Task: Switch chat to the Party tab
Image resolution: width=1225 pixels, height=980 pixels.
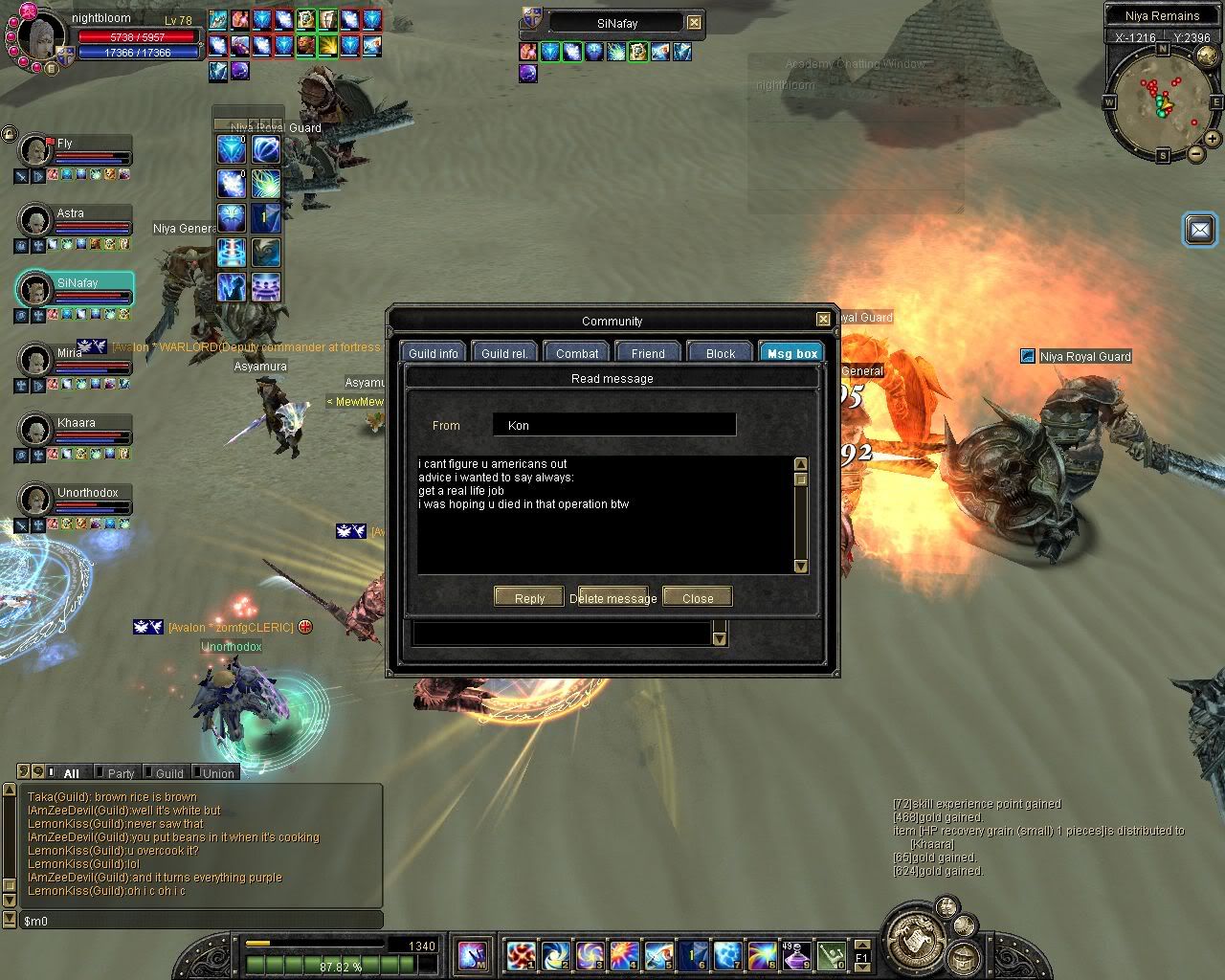Action: (121, 773)
